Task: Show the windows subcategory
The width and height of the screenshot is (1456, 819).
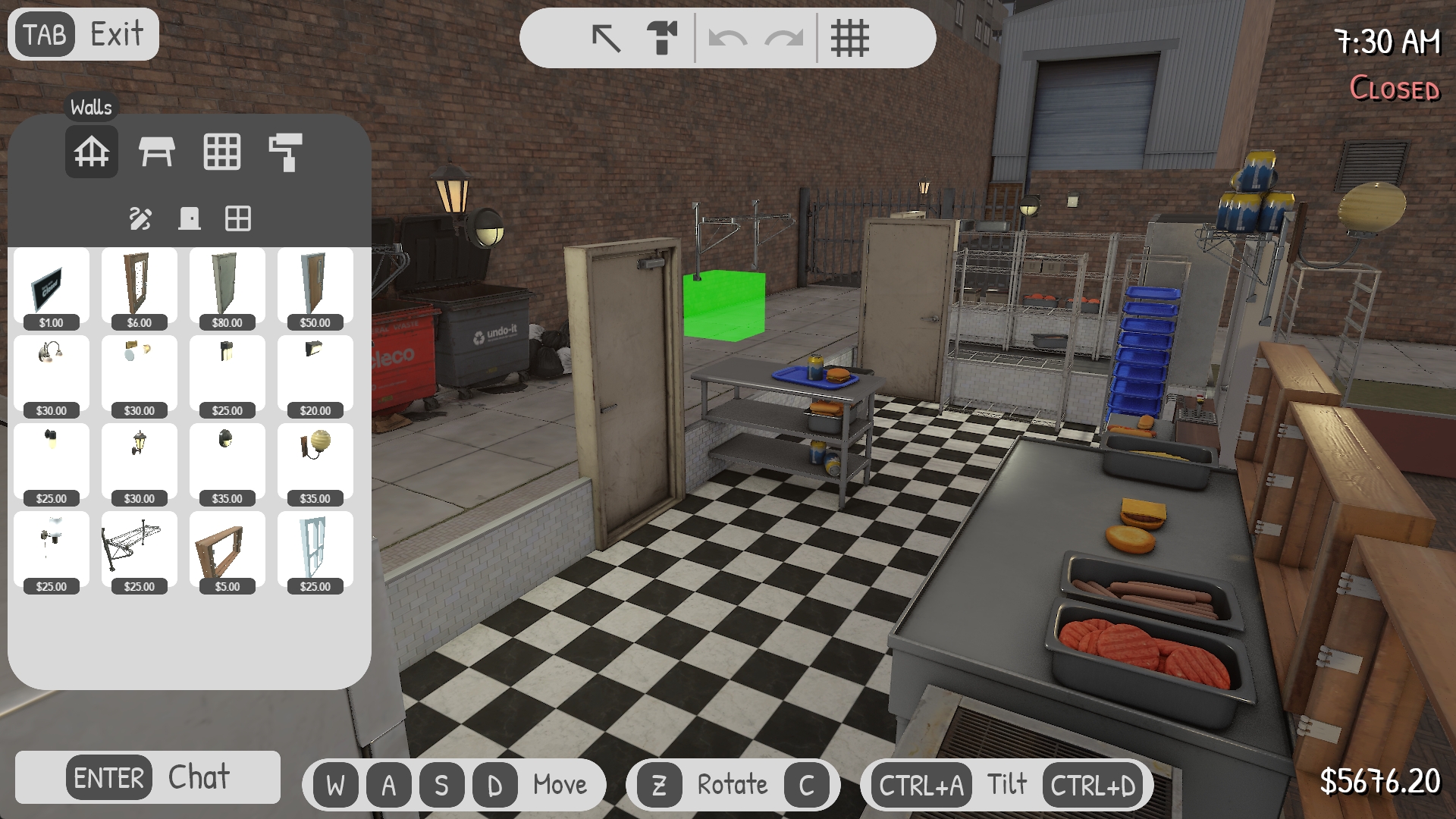Action: (238, 219)
